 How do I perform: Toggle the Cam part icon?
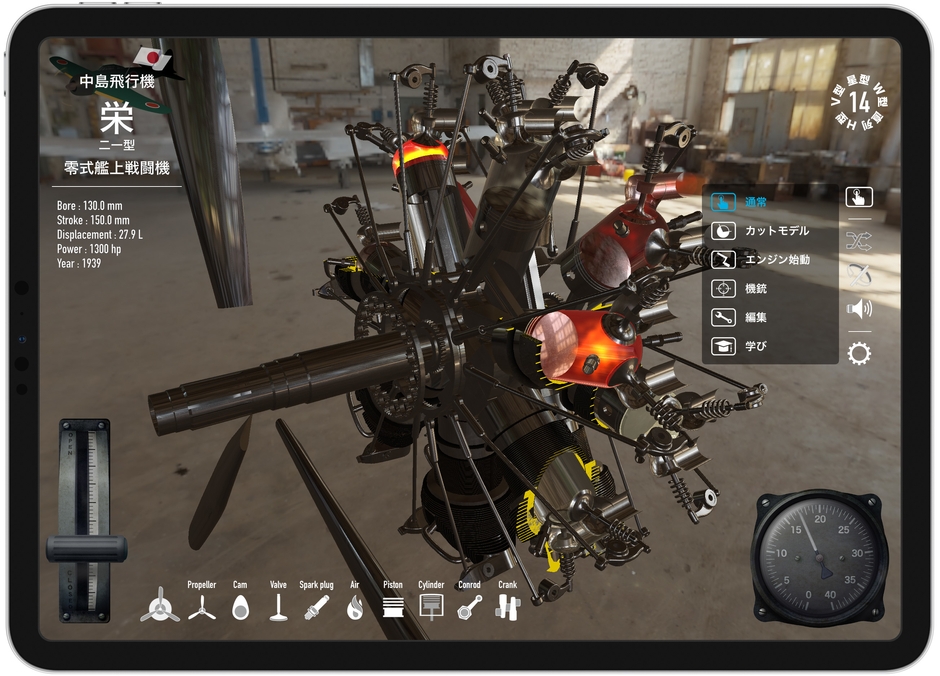[239, 606]
